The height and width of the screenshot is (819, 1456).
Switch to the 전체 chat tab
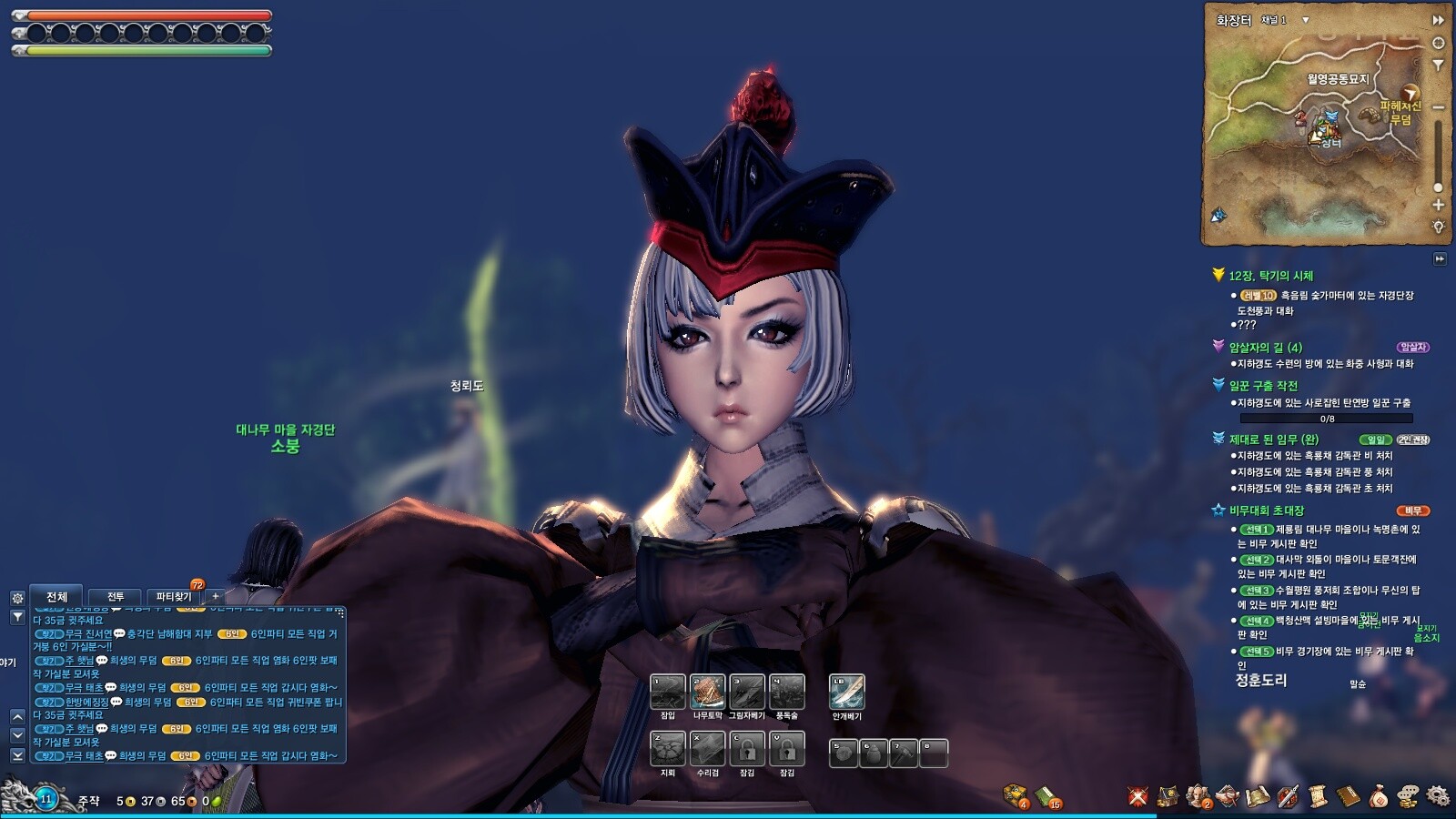pos(56,597)
